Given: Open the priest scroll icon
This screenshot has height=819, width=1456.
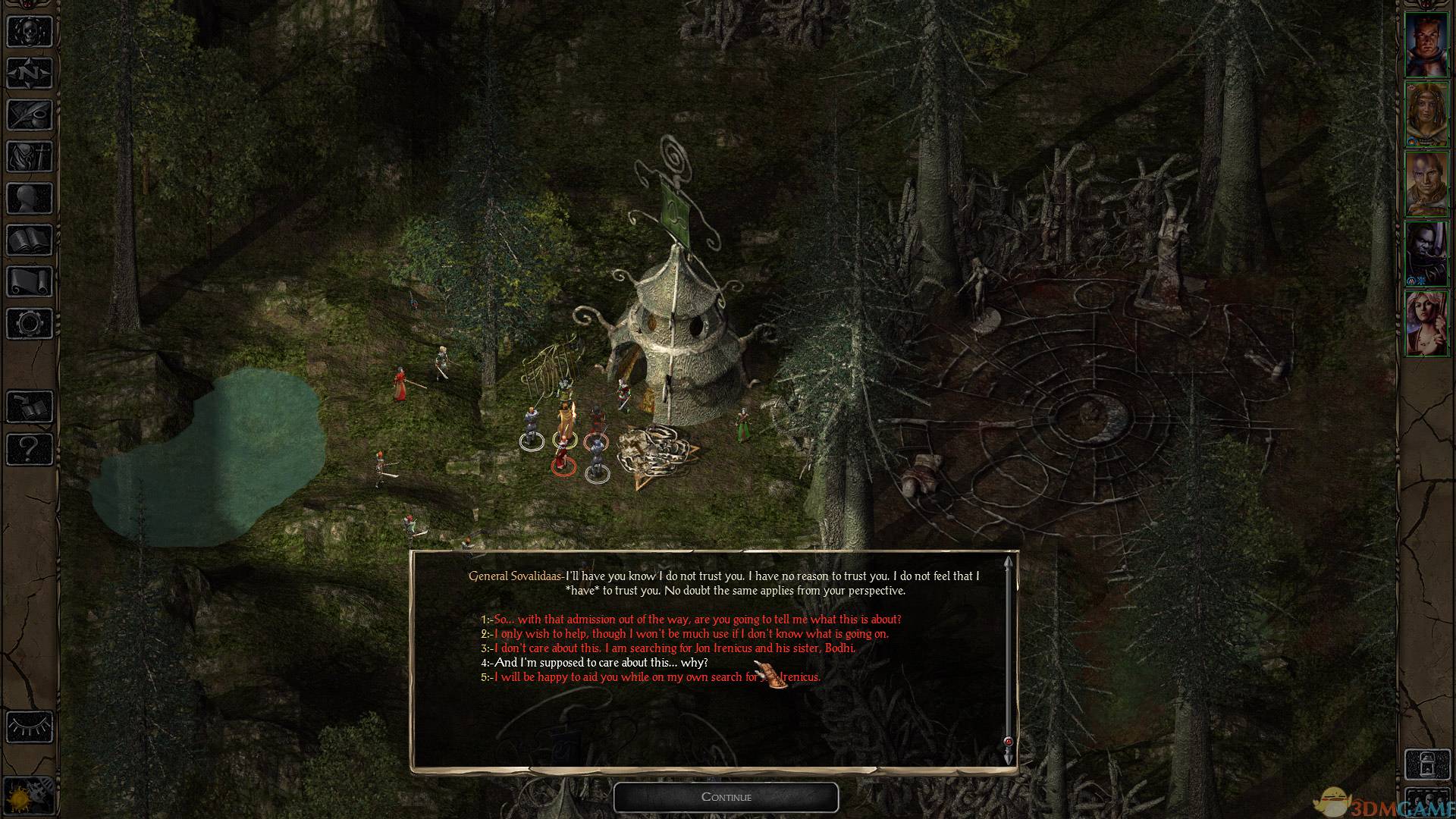Looking at the screenshot, I should [x=30, y=282].
